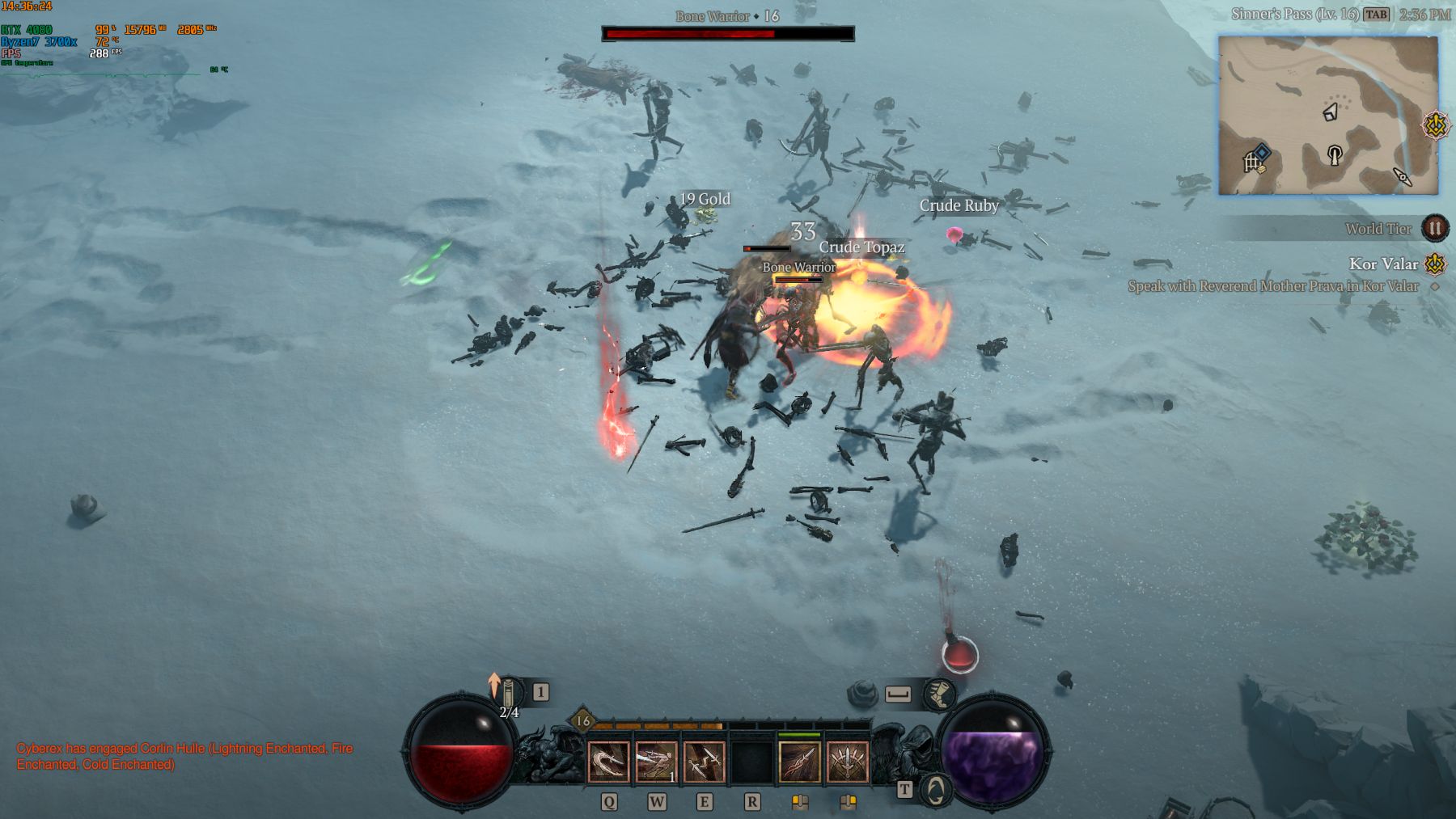Viewport: 1456px width, 819px height.
Task: Click the World Tier II badge
Action: [1435, 229]
